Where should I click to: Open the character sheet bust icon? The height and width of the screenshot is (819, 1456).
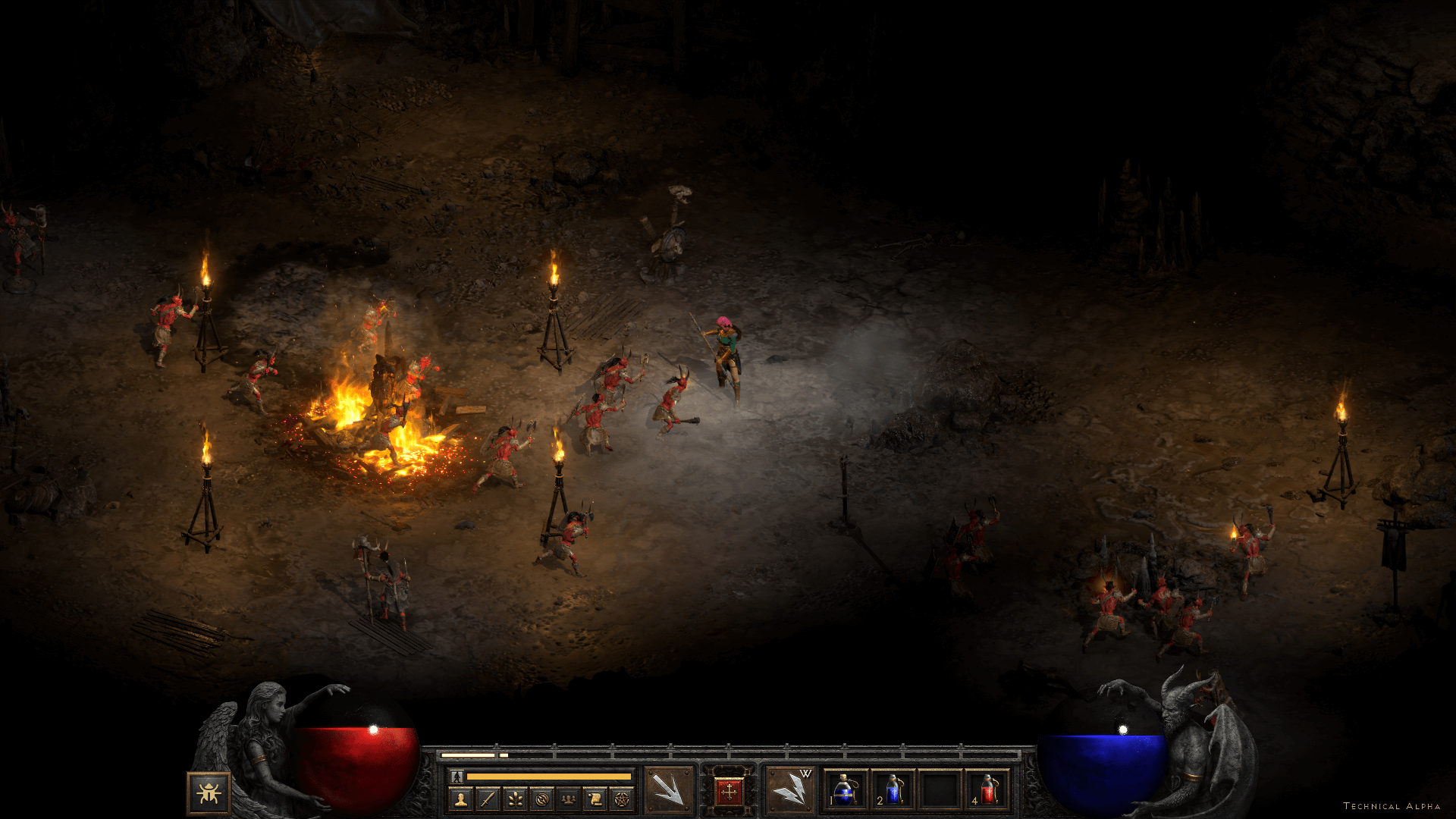[x=461, y=799]
